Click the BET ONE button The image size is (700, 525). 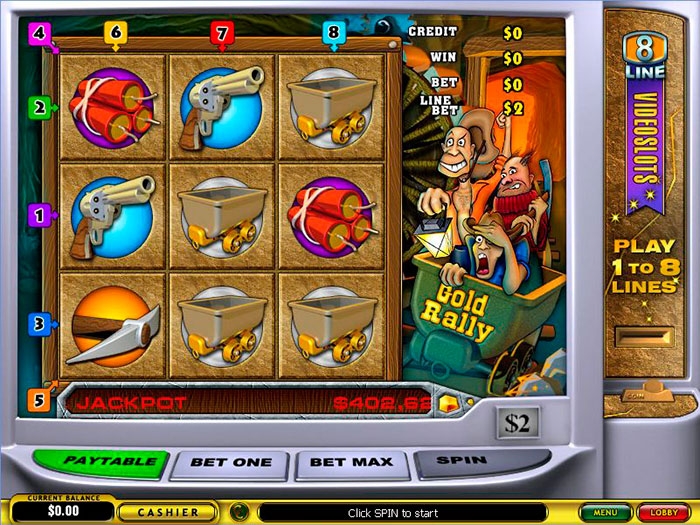coord(229,464)
